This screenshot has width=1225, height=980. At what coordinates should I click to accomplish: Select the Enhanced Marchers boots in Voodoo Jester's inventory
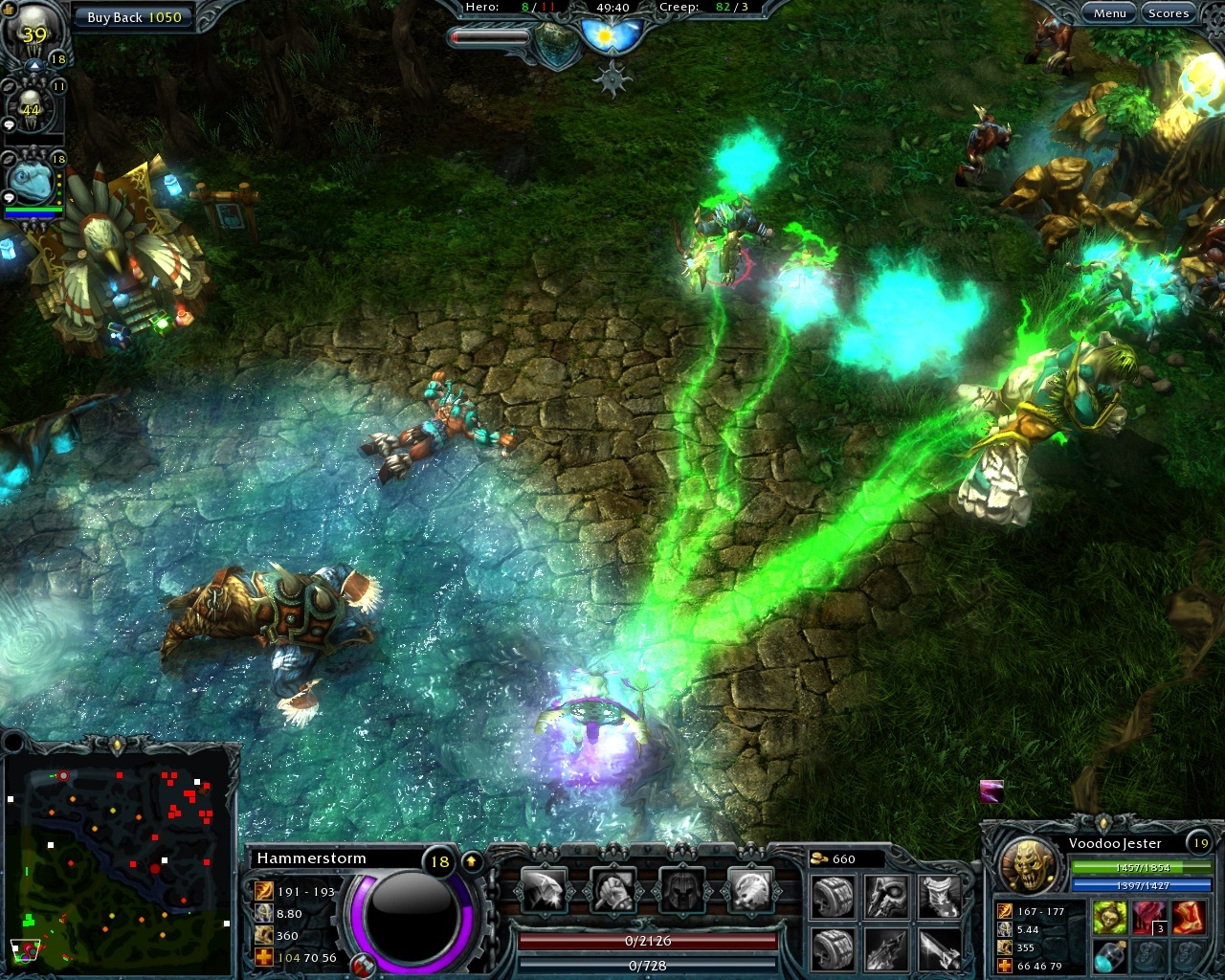(x=1190, y=916)
